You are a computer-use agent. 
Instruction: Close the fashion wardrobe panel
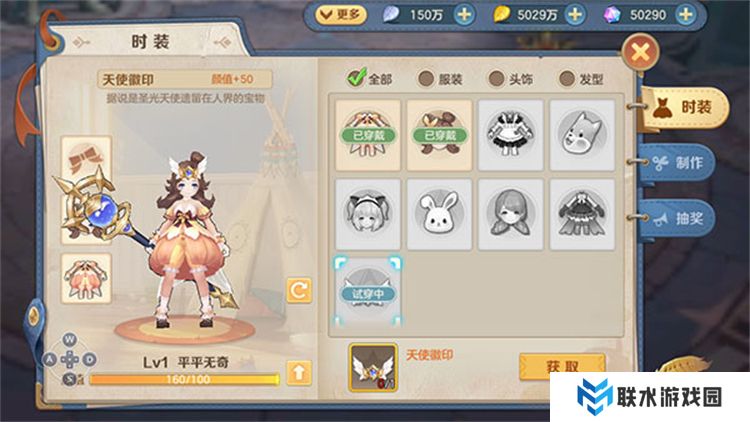[641, 51]
